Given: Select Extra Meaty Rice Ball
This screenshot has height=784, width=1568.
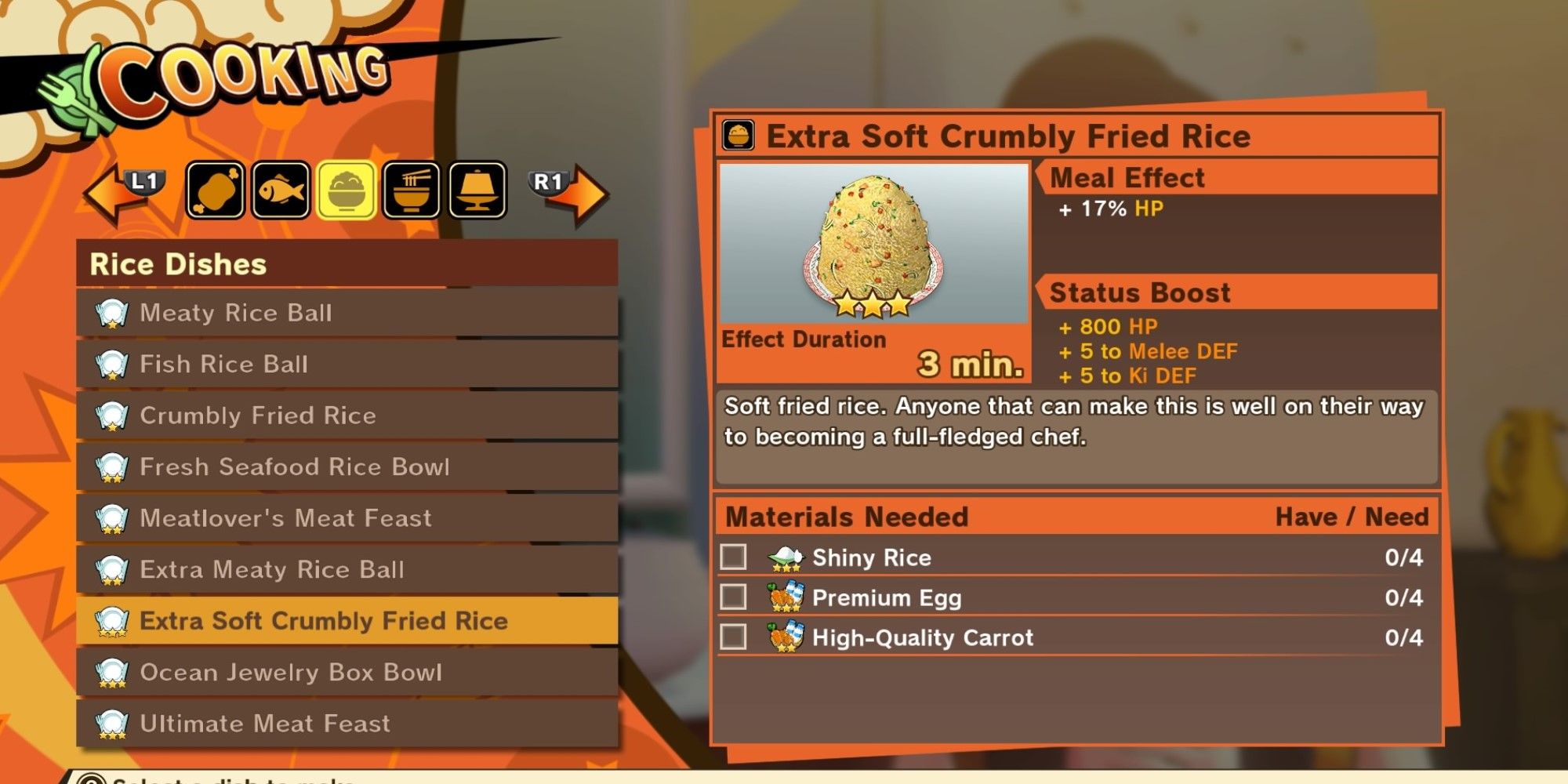Looking at the screenshot, I should tap(347, 569).
